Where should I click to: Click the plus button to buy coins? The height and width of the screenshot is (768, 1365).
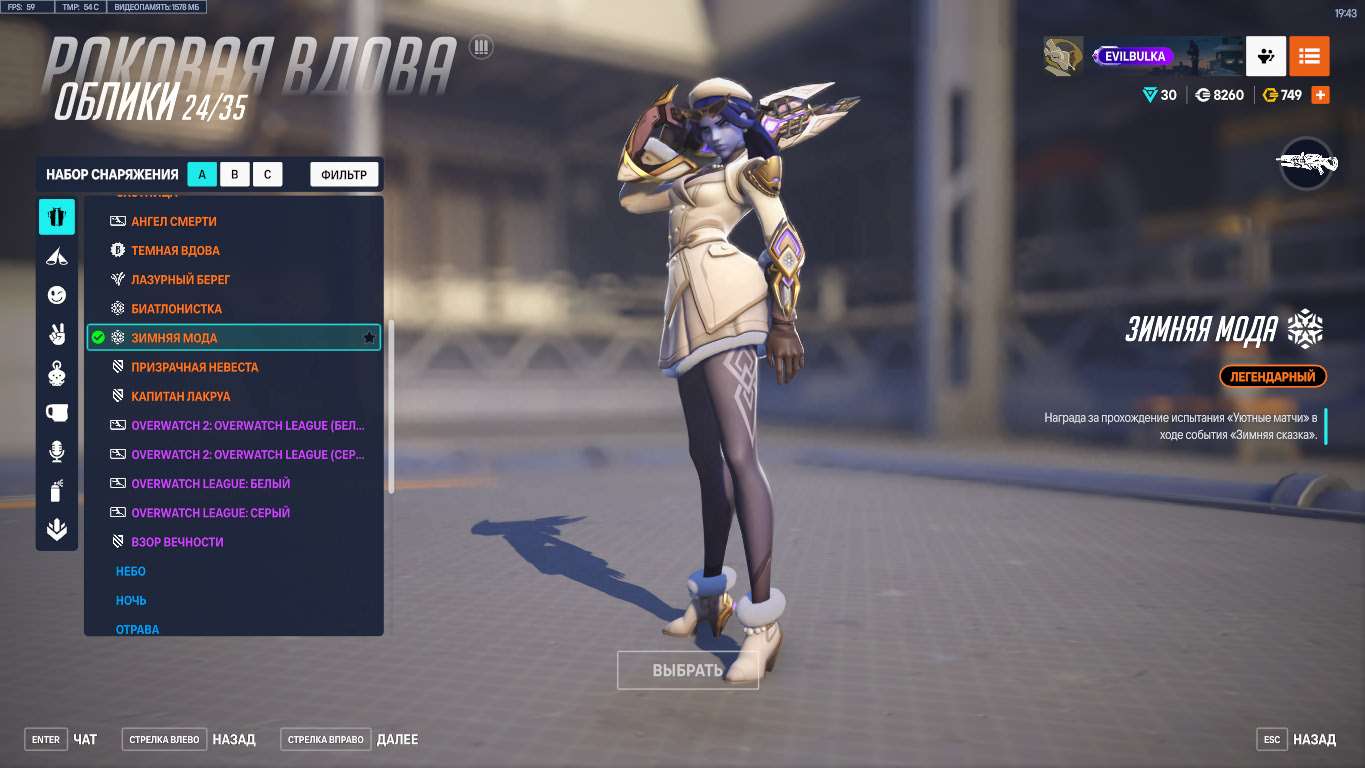tap(1319, 94)
